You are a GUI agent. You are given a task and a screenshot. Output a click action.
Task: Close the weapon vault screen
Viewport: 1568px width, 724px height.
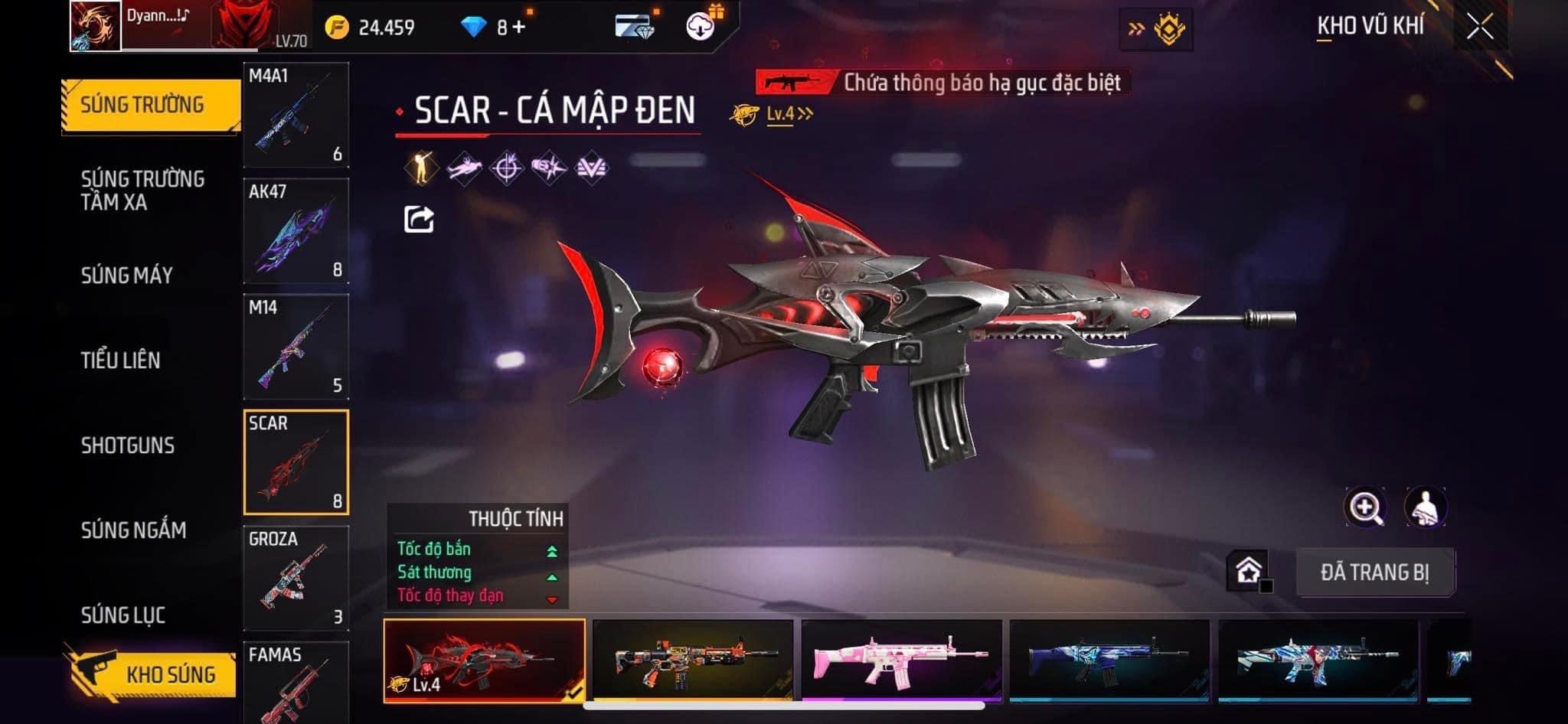coord(1480,28)
